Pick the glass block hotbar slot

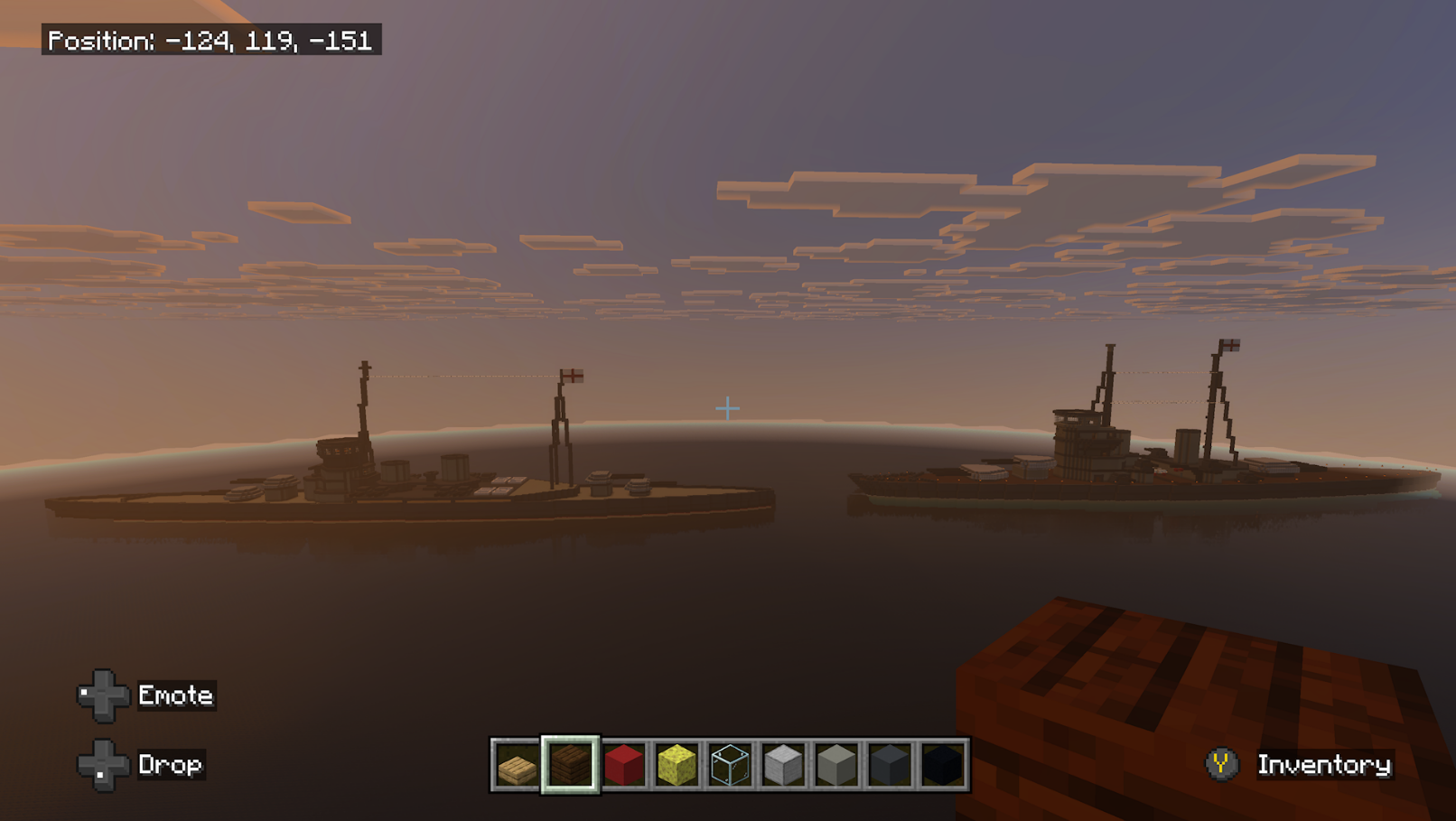point(730,766)
